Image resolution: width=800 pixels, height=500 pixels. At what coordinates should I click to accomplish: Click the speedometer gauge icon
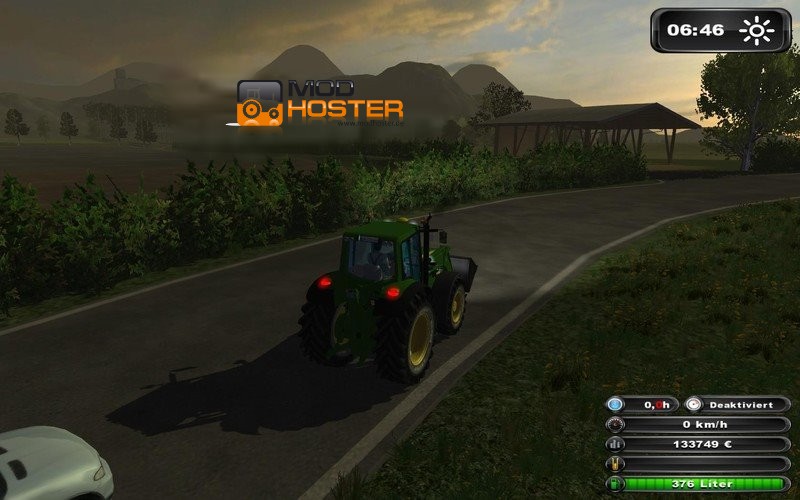[615, 424]
